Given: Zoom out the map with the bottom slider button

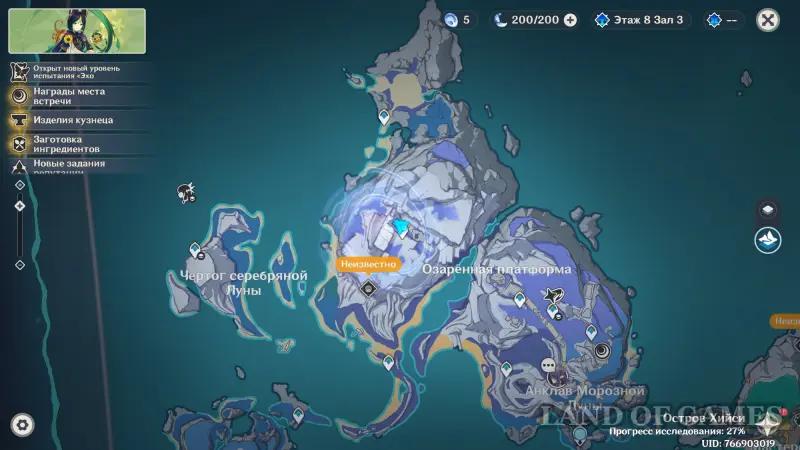Looking at the screenshot, I should (x=20, y=265).
